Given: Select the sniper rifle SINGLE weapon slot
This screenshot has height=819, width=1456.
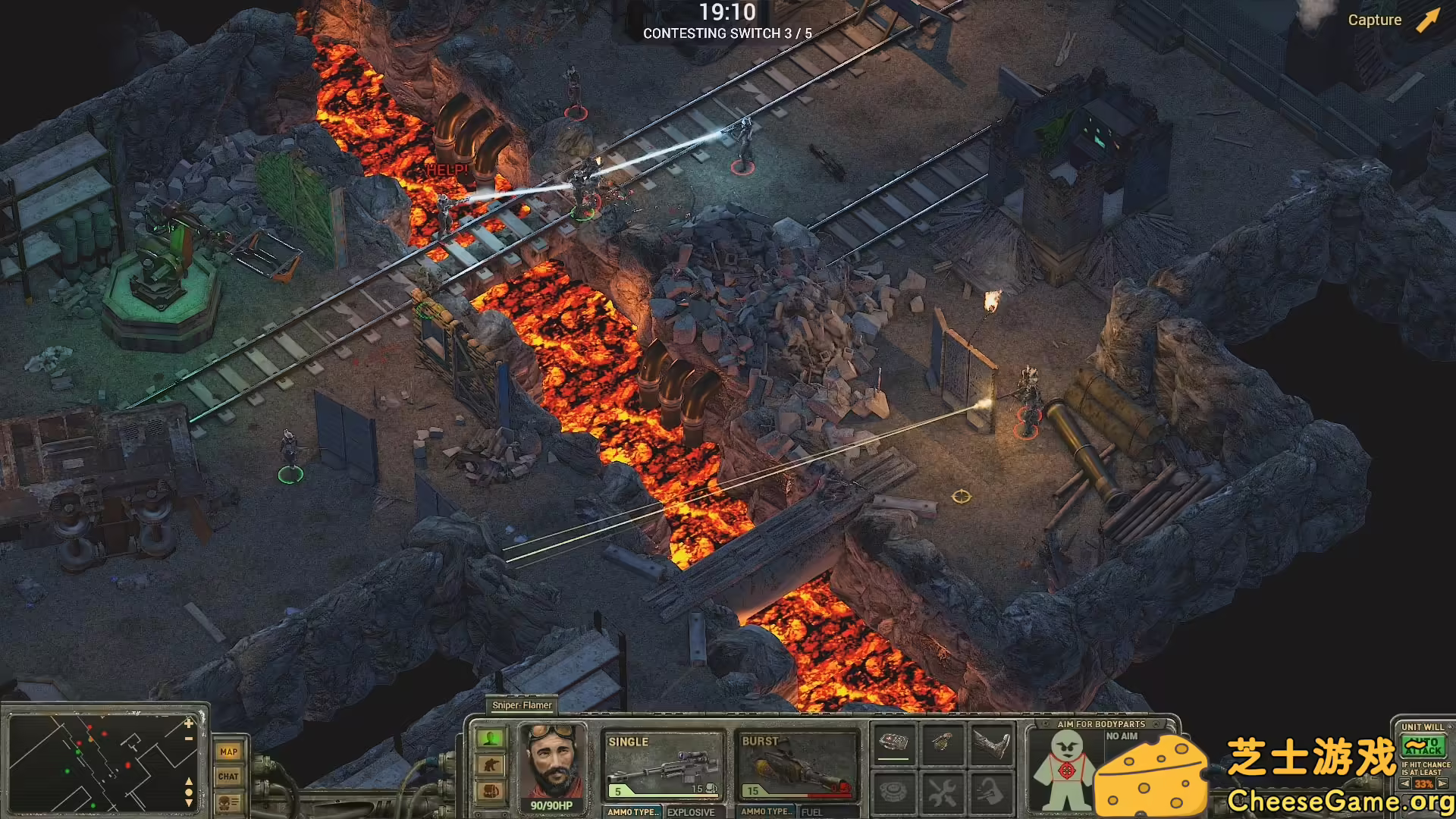Looking at the screenshot, I should [663, 766].
